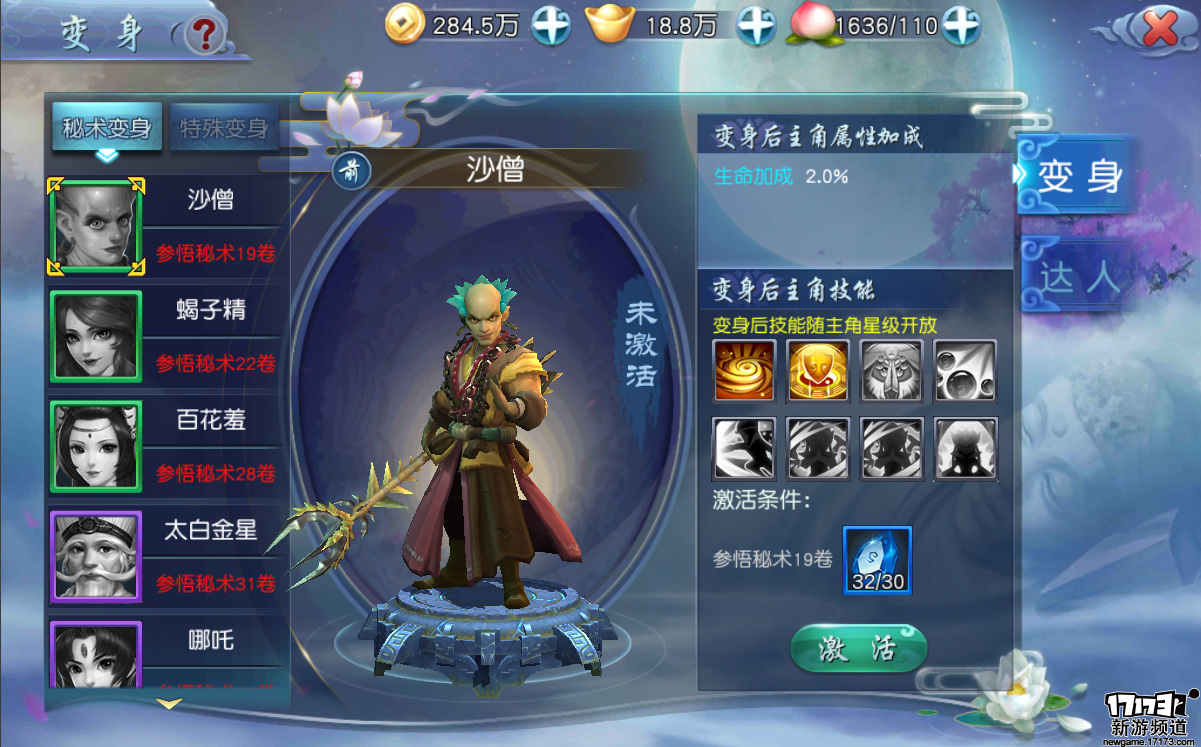
Task: Add more gold ingots with the plus button
Action: pos(756,25)
